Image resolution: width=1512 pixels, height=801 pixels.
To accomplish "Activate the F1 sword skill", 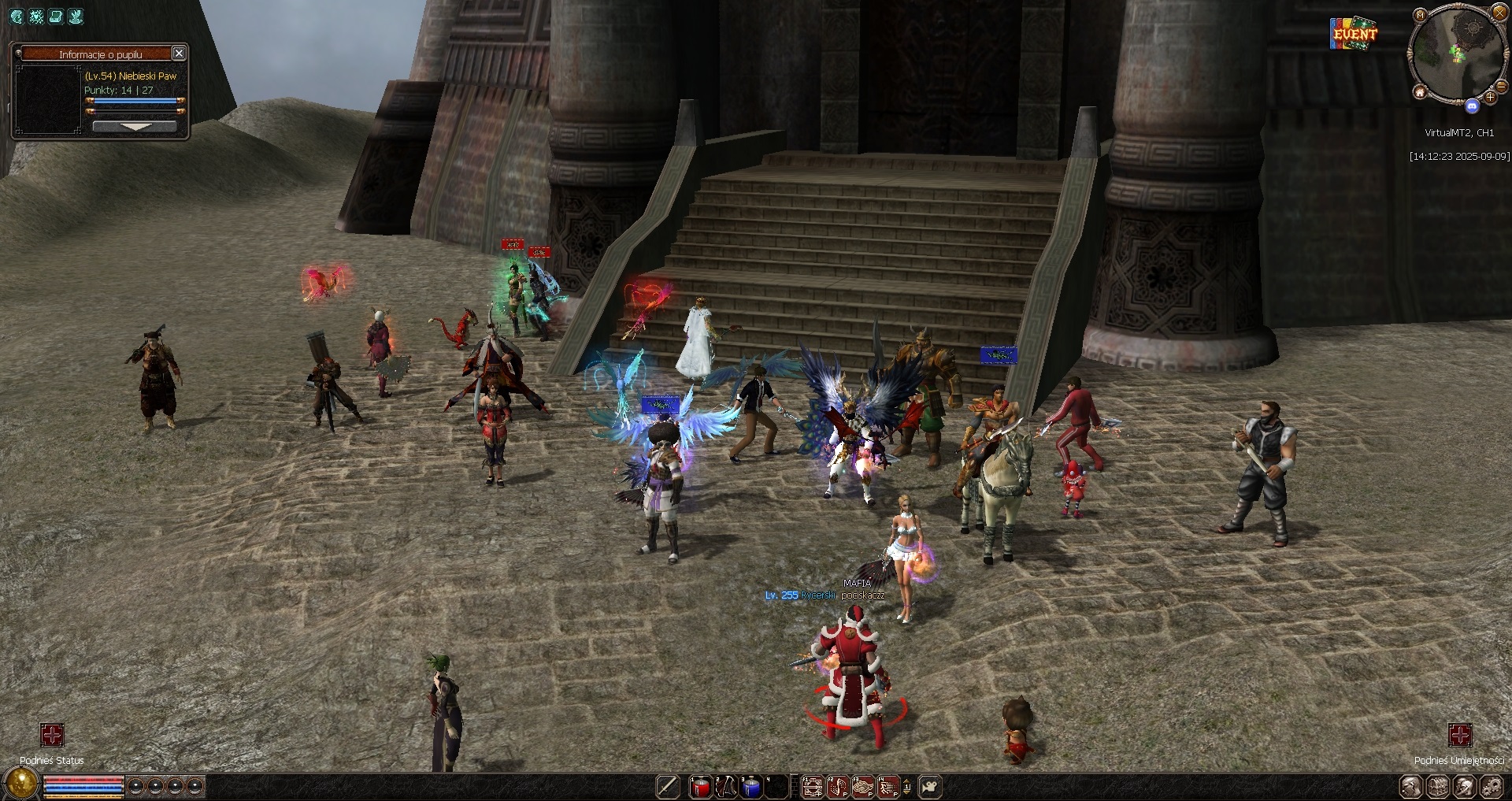I will (x=812, y=787).
